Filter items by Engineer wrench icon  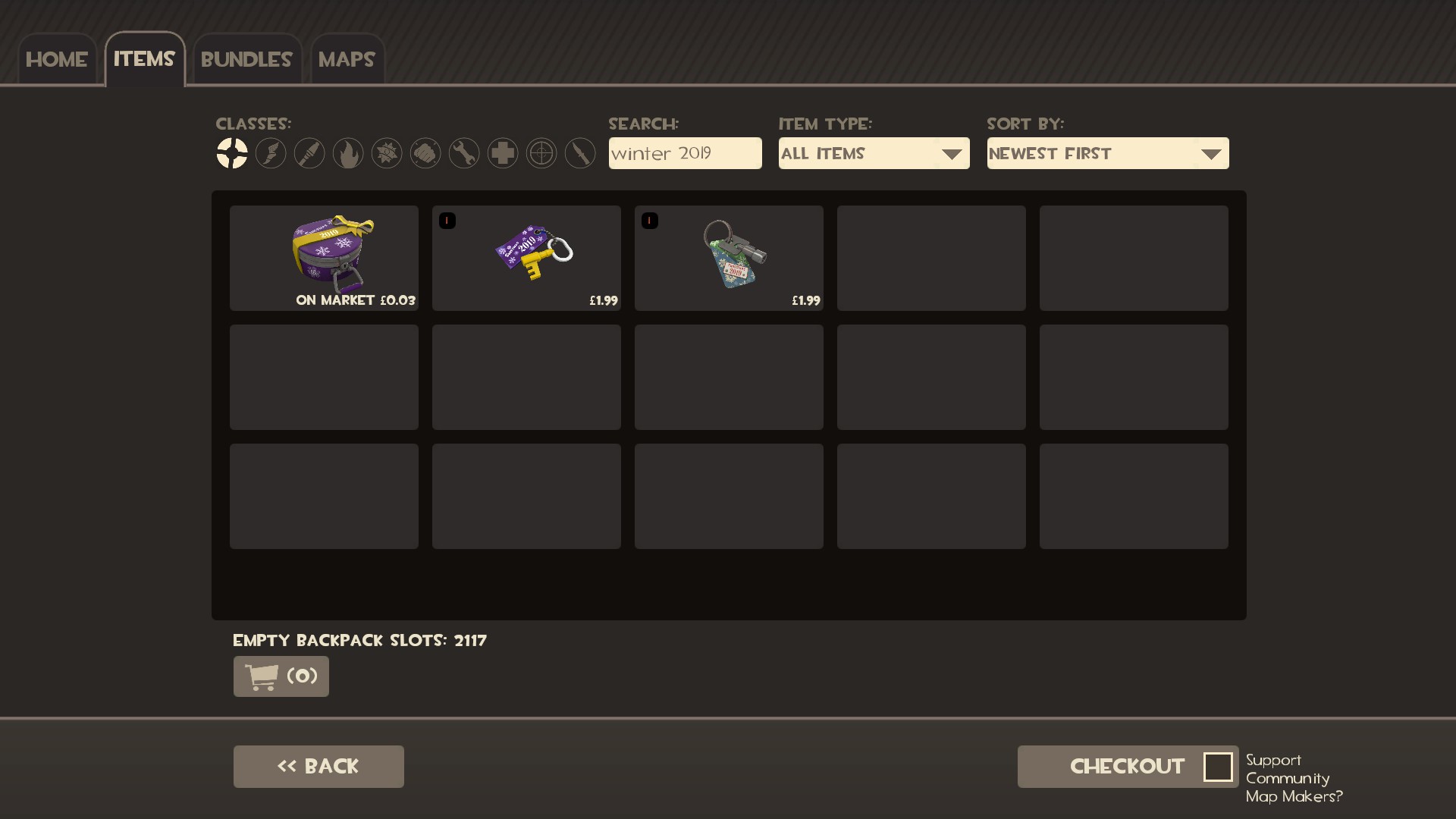(464, 153)
